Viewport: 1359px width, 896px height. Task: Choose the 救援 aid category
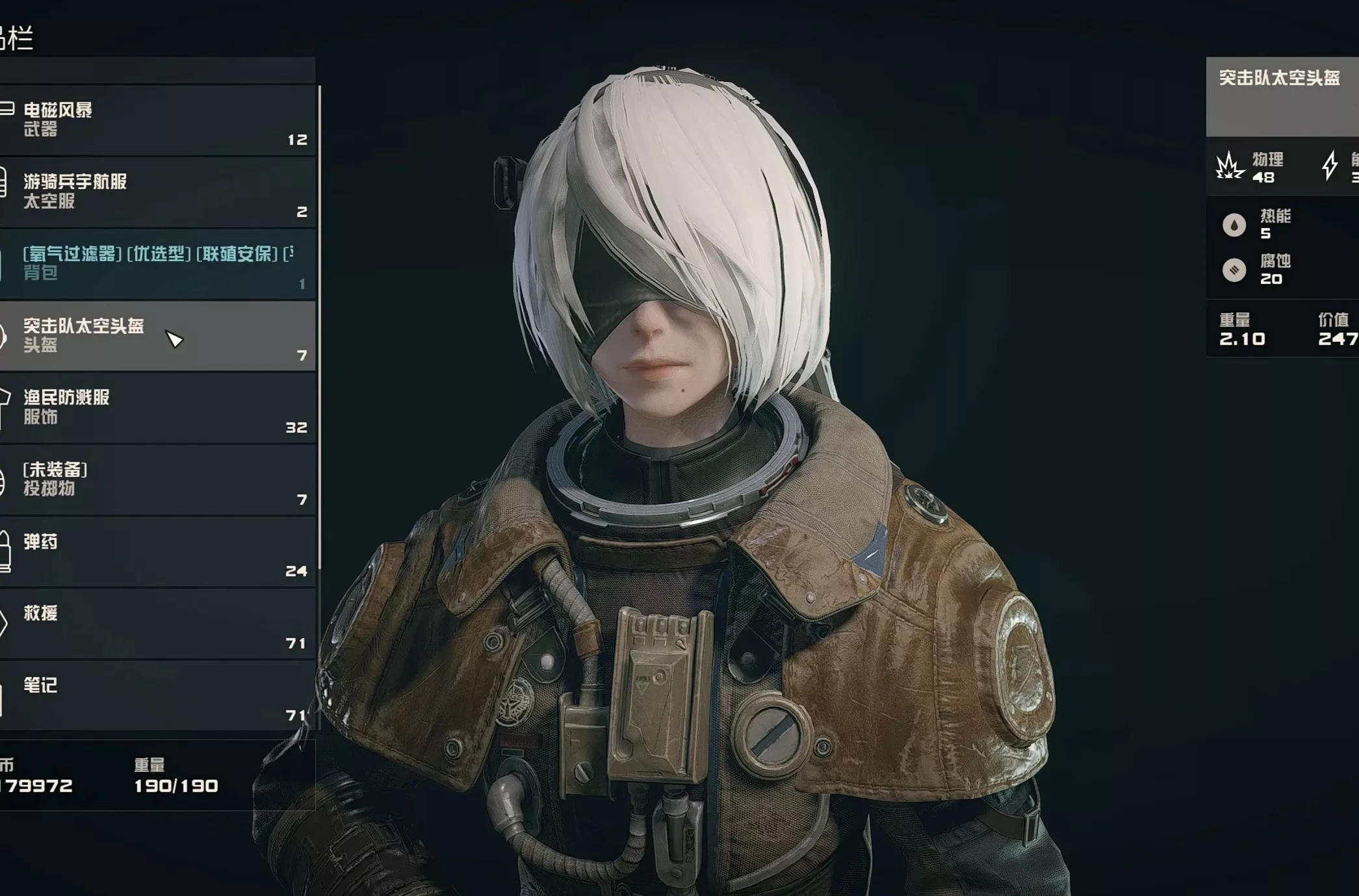(x=156, y=624)
